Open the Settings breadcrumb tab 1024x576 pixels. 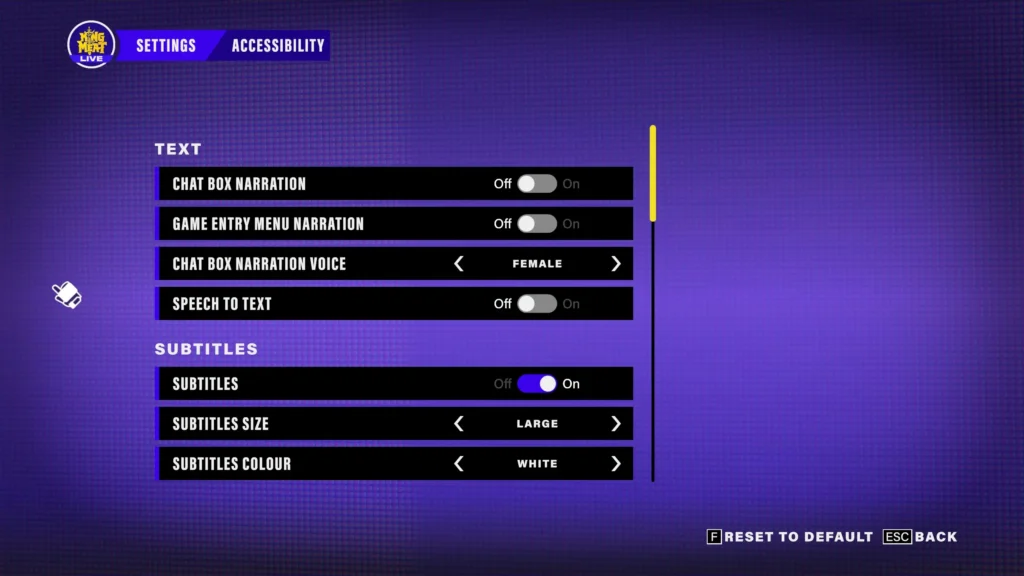[166, 45]
